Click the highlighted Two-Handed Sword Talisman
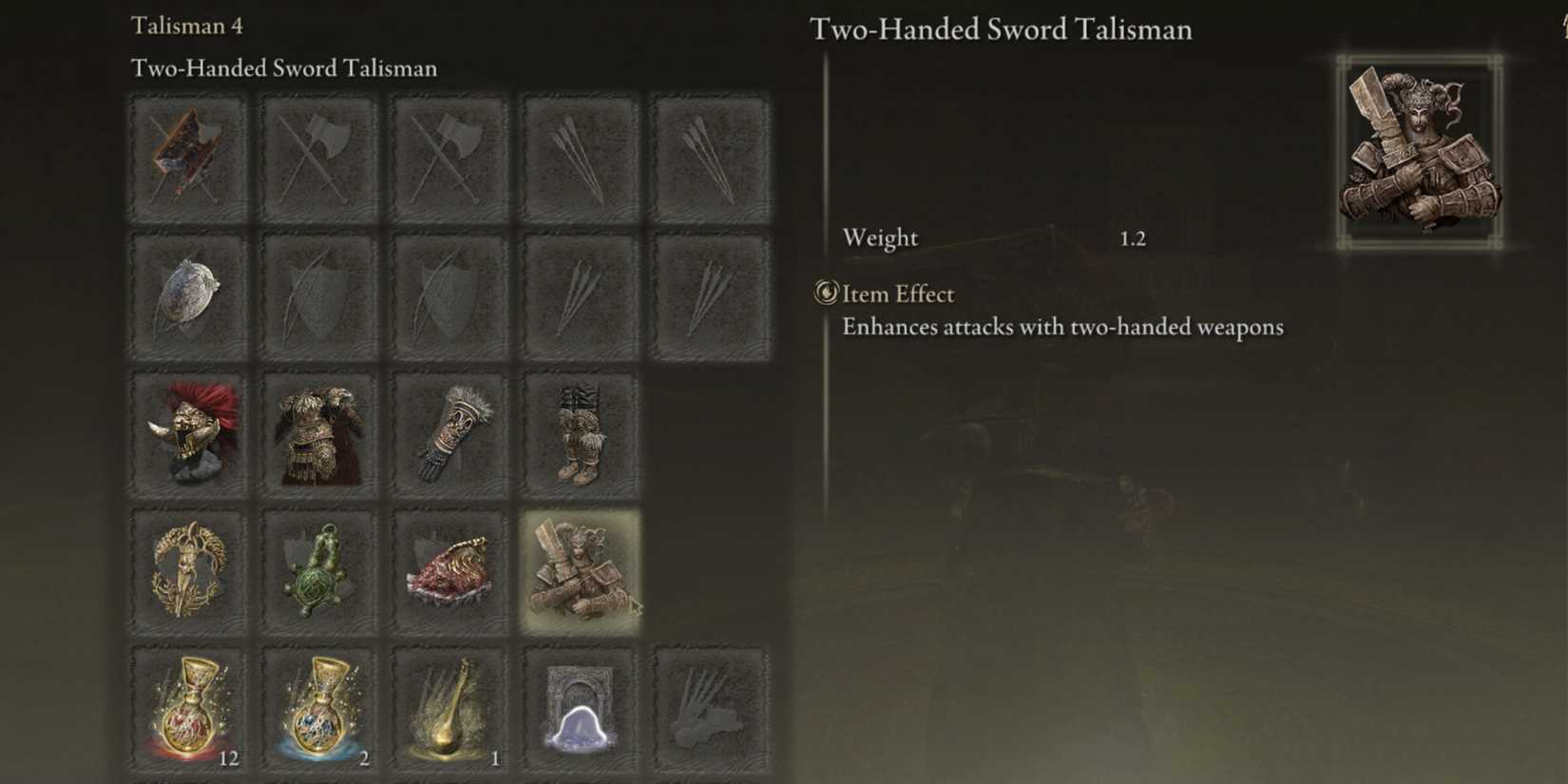 pyautogui.click(x=581, y=568)
